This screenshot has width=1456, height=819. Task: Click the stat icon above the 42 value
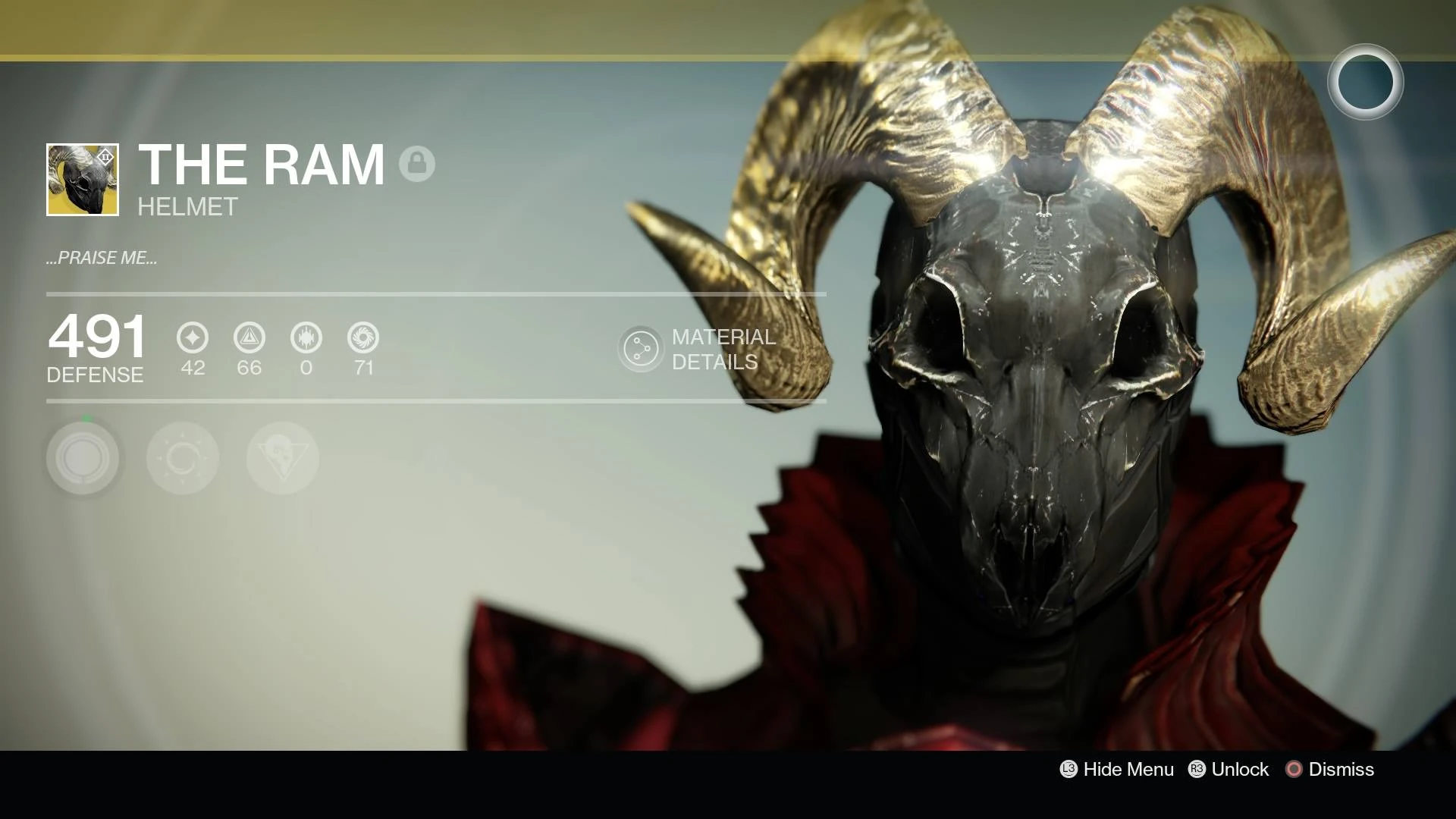coord(192,338)
